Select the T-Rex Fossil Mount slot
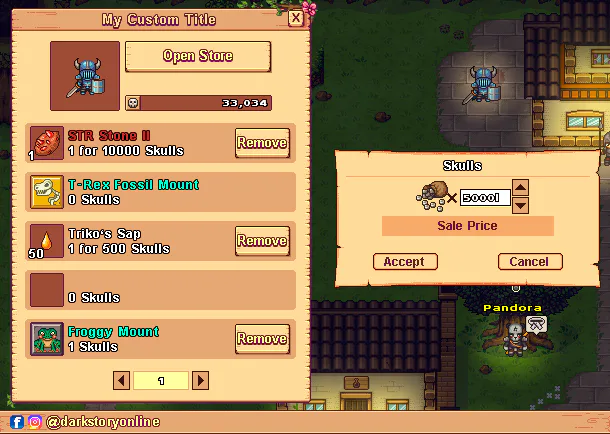This screenshot has height=434, width=610. click(47, 192)
